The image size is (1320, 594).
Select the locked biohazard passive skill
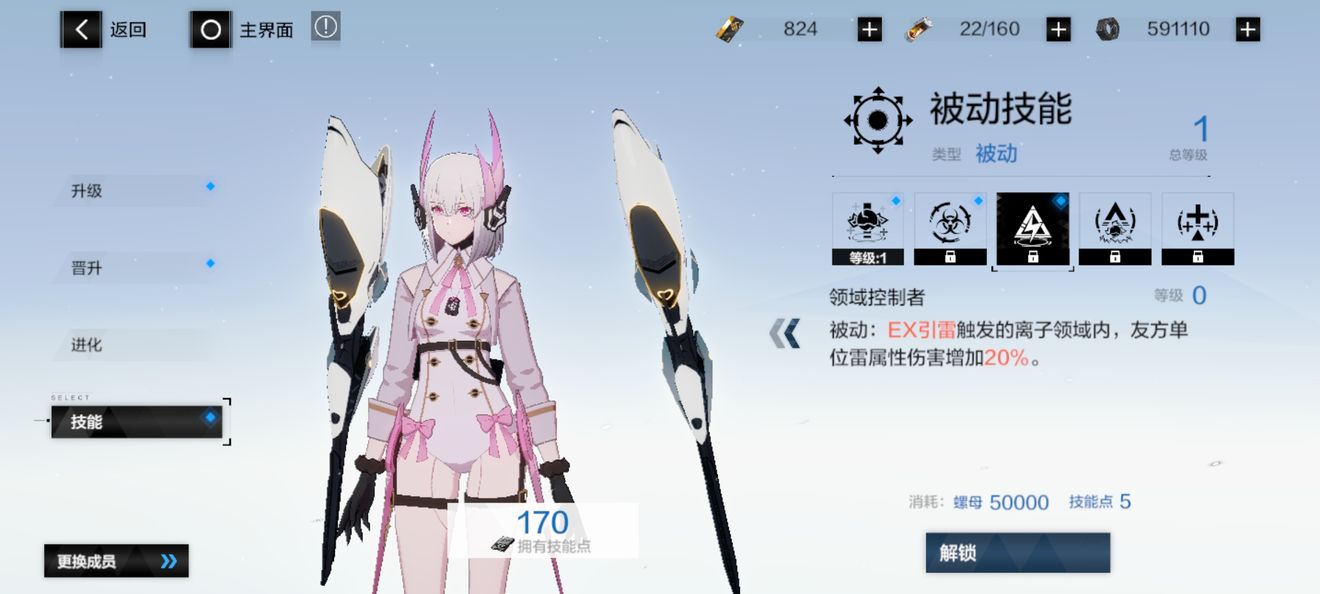click(950, 229)
